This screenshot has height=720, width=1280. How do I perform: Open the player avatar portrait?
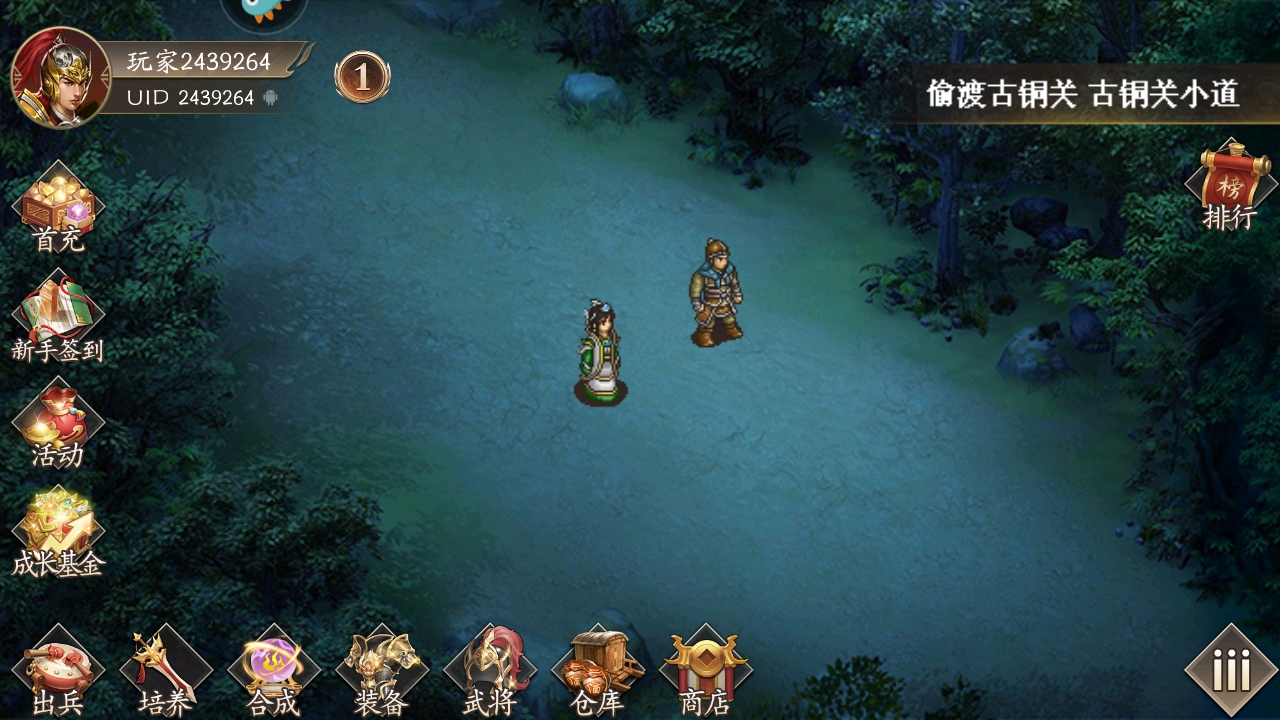pos(59,78)
